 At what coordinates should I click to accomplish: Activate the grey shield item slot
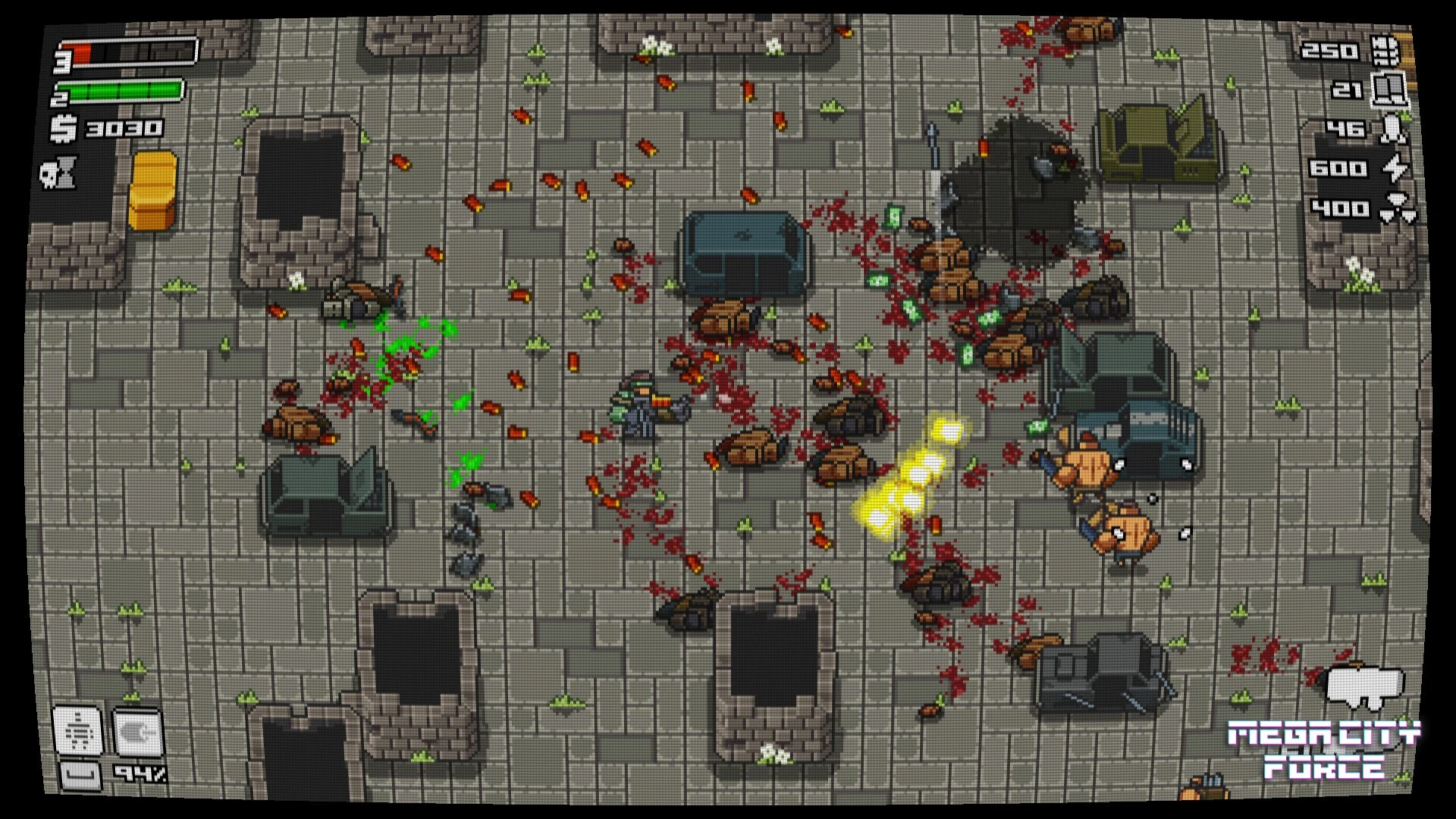[136, 732]
